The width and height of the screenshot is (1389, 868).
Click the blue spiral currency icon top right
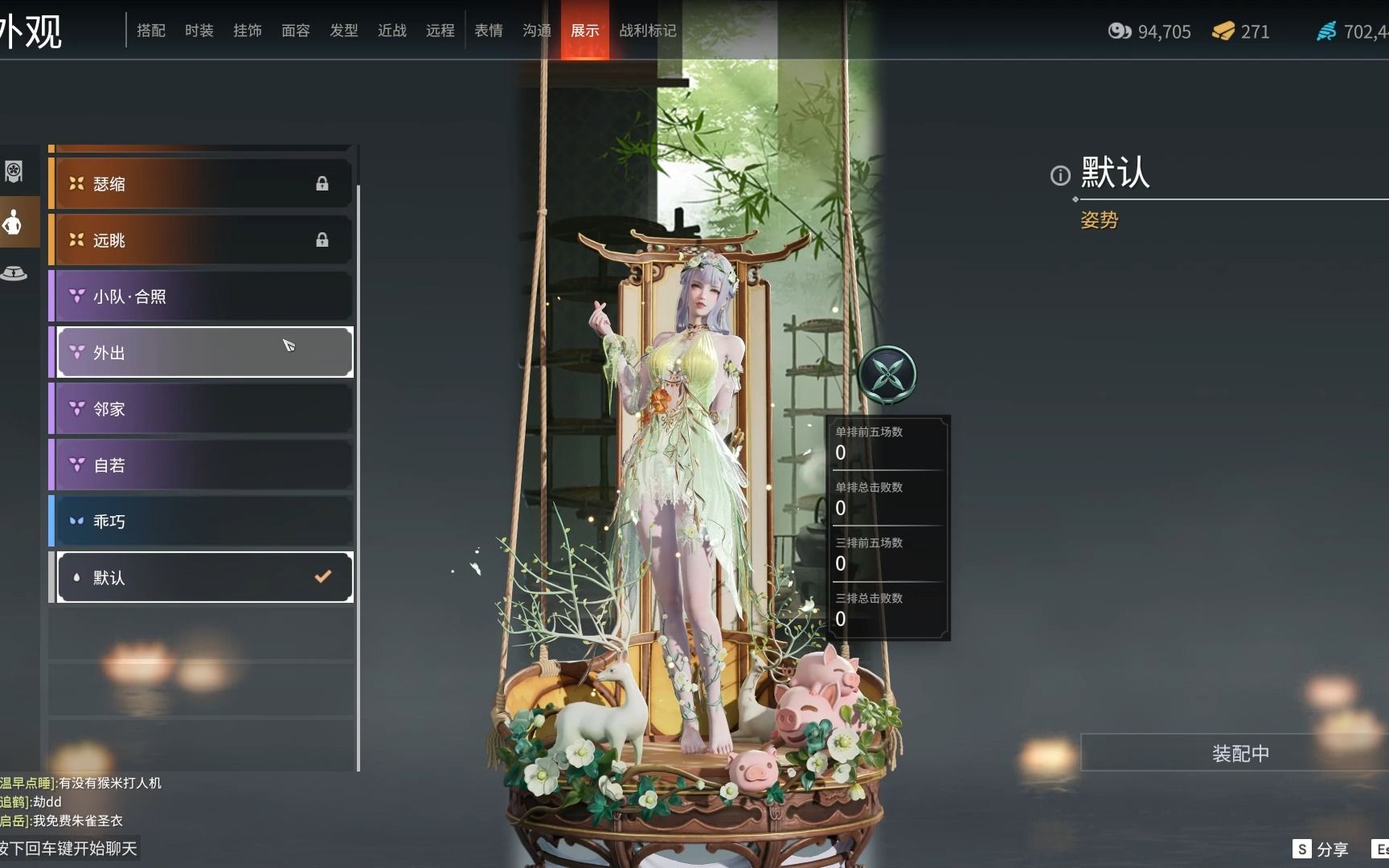click(x=1327, y=32)
